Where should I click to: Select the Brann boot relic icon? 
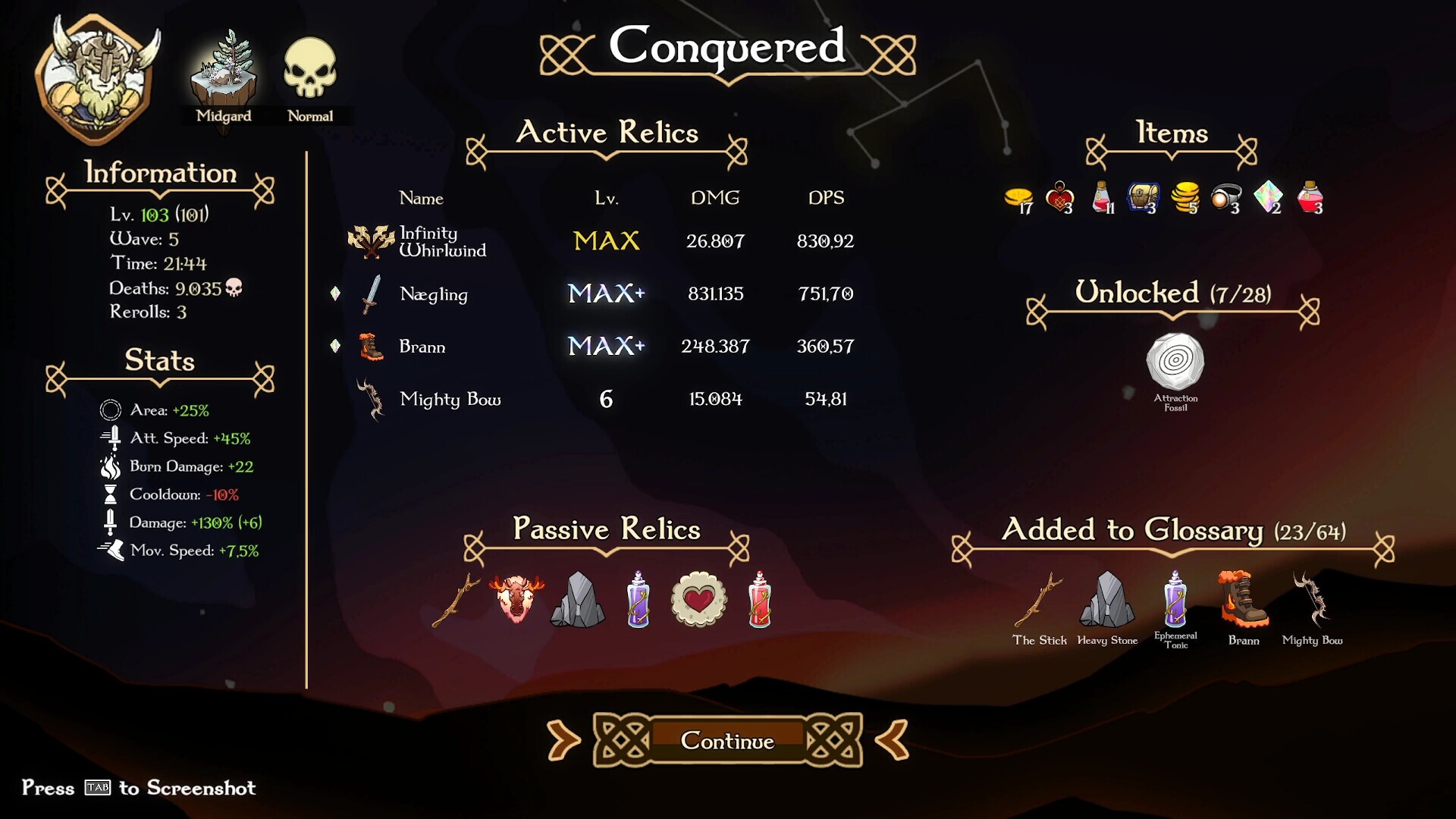tap(369, 347)
